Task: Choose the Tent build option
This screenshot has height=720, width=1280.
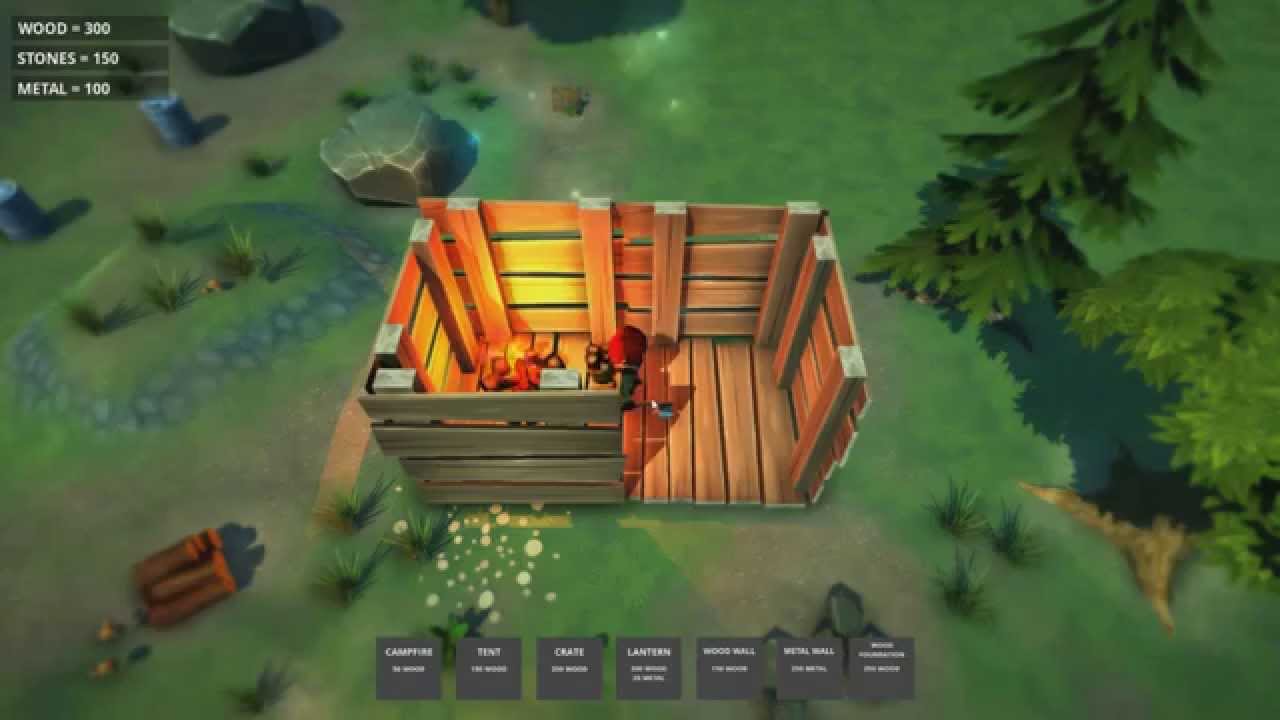Action: [489, 667]
